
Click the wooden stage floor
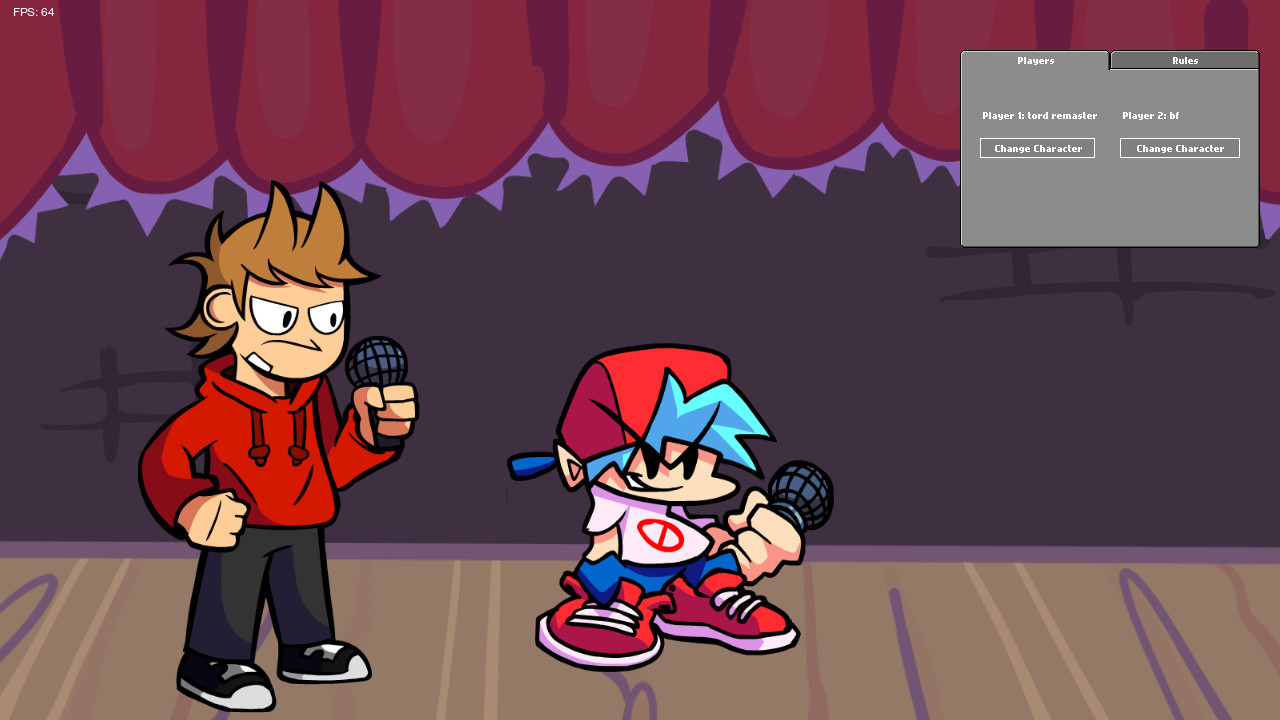click(1000, 650)
